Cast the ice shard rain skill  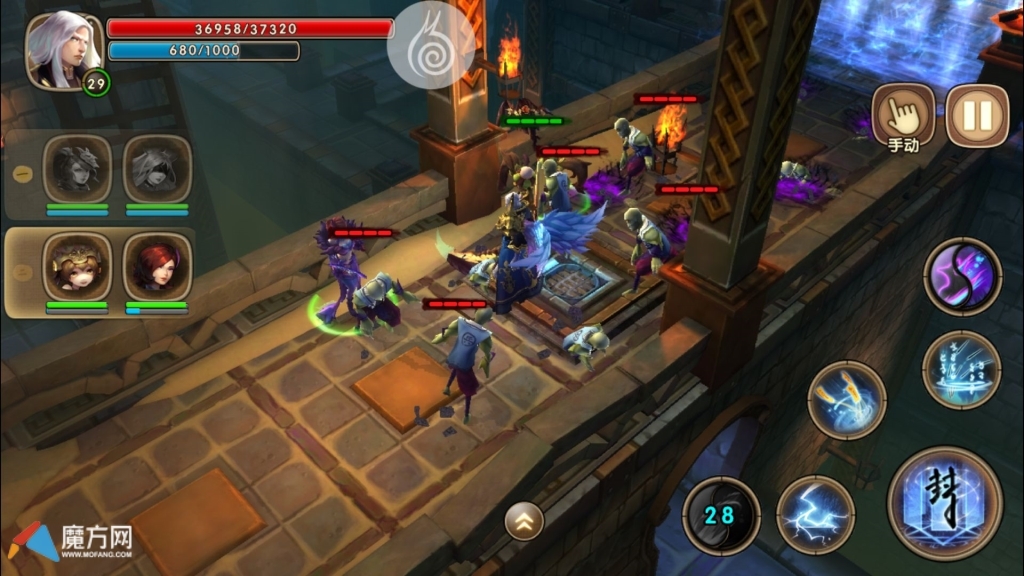click(x=961, y=369)
